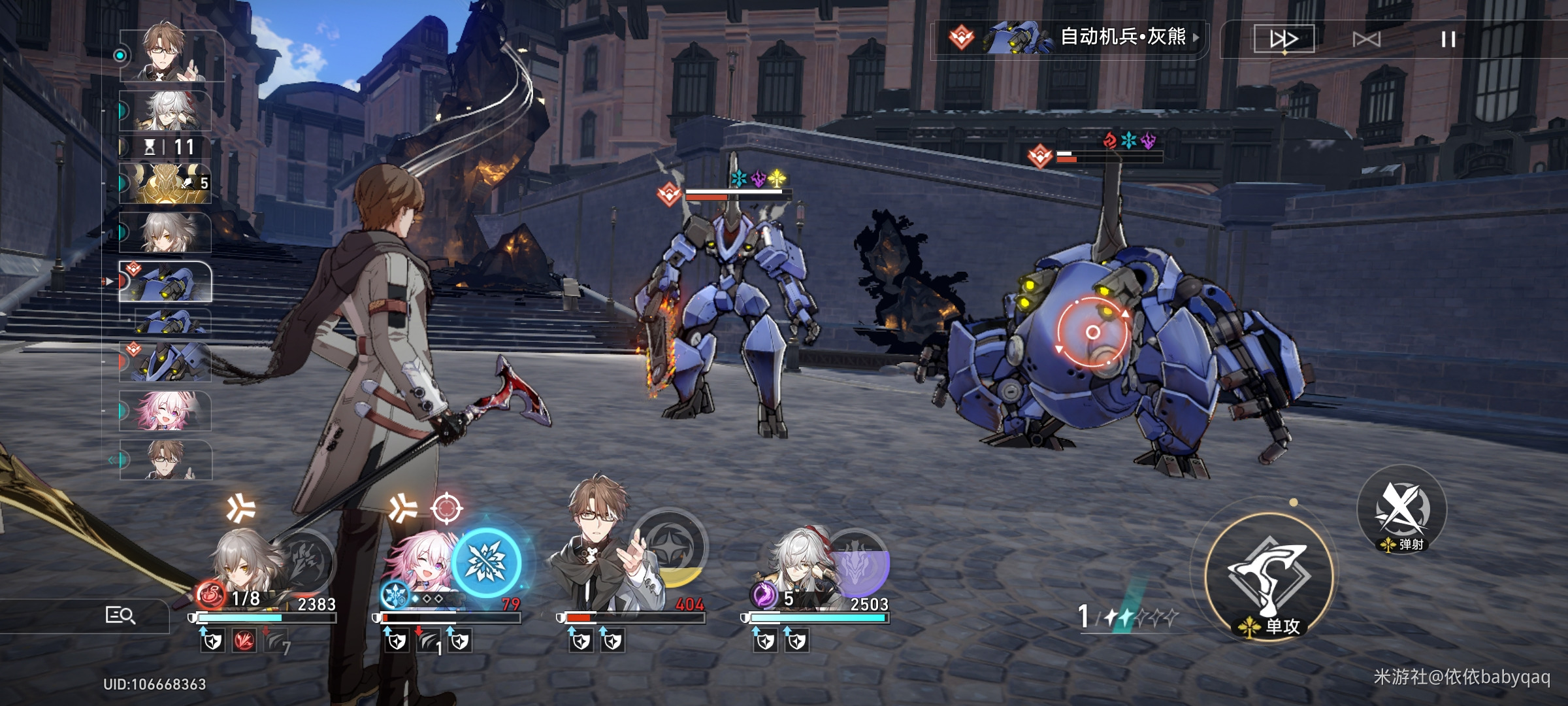
Task: Click the golden summon turn-order portrait
Action: pyautogui.click(x=165, y=183)
